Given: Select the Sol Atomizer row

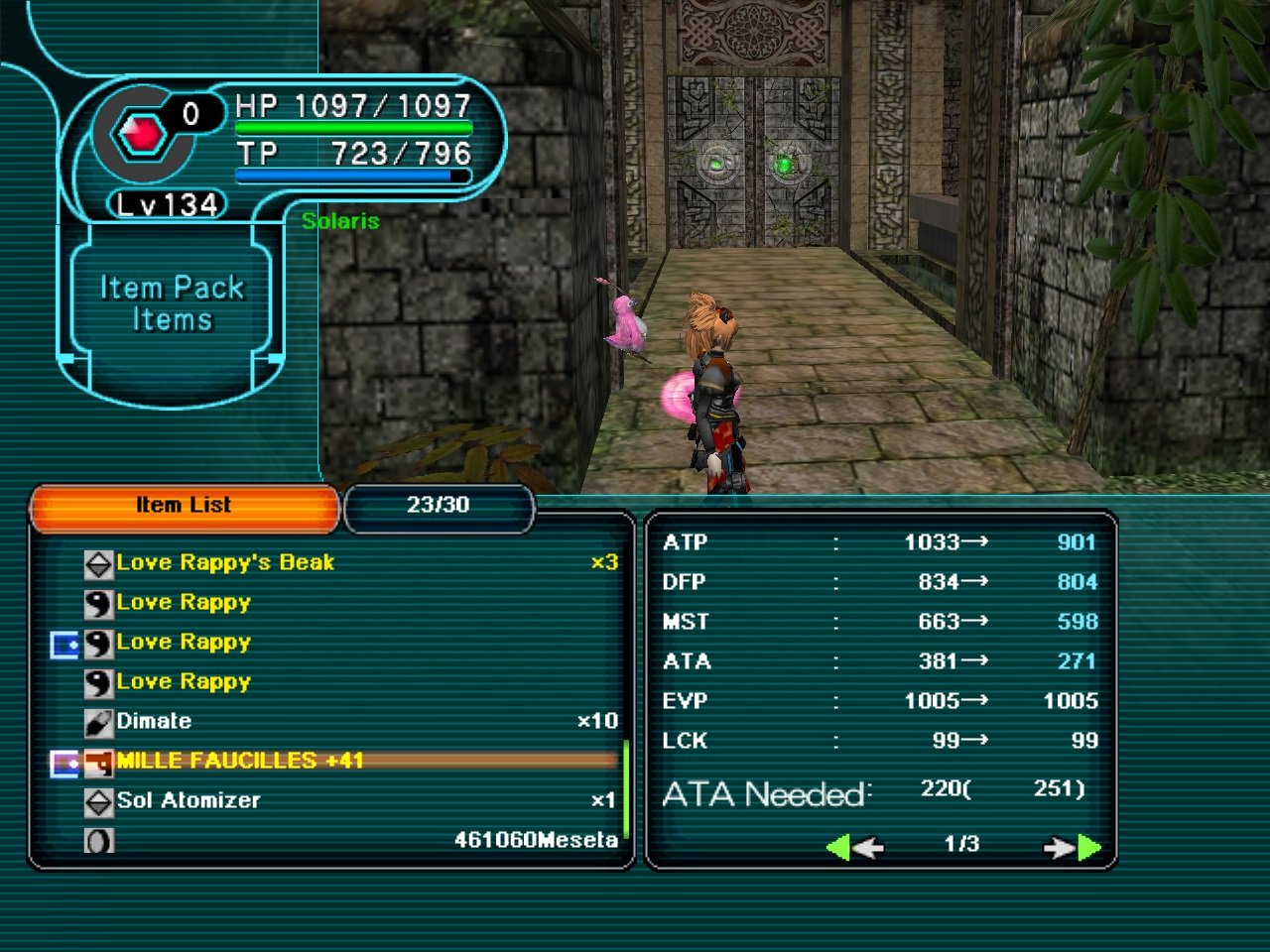Looking at the screenshot, I should point(189,801).
